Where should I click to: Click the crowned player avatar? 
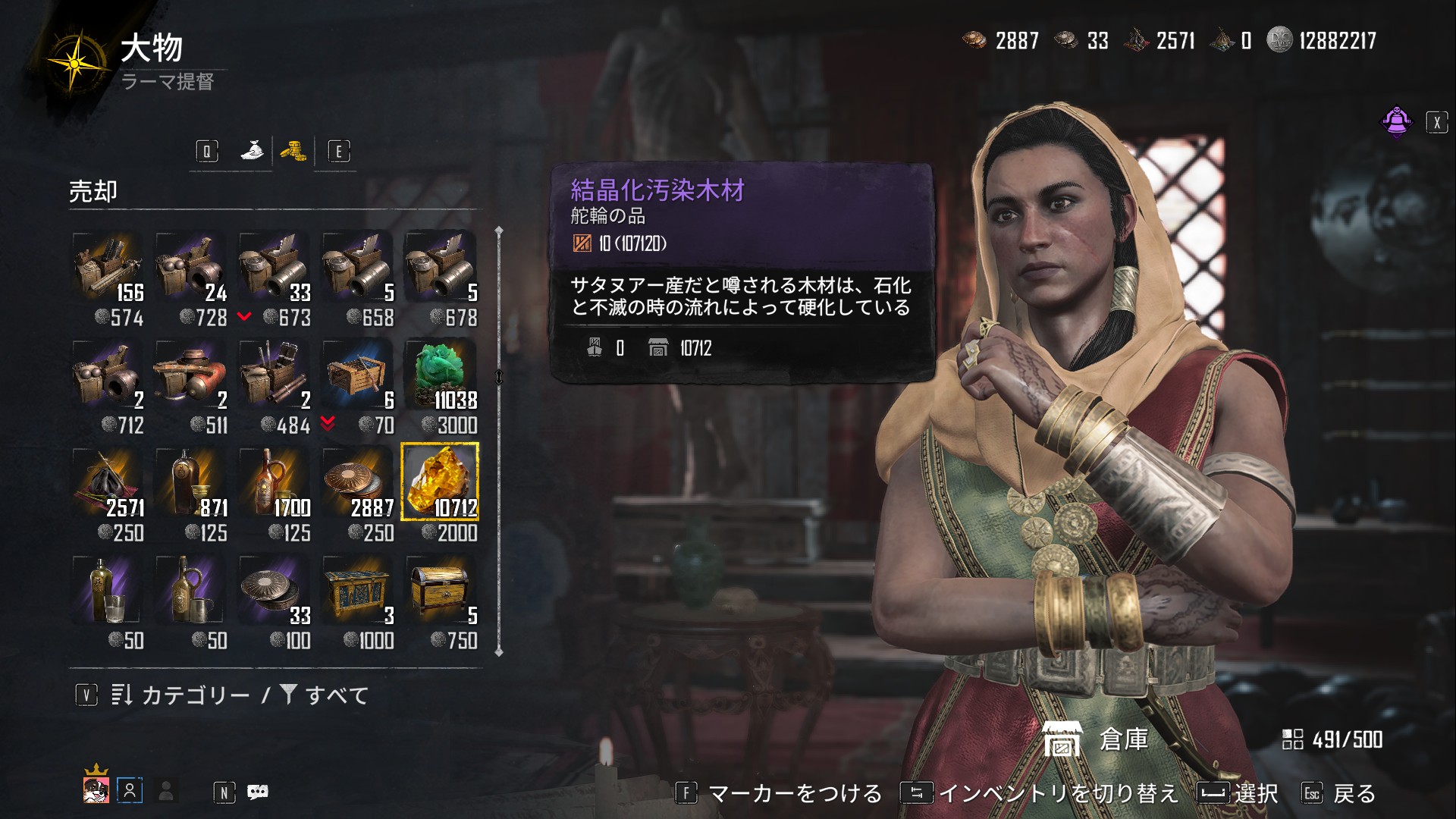click(96, 789)
